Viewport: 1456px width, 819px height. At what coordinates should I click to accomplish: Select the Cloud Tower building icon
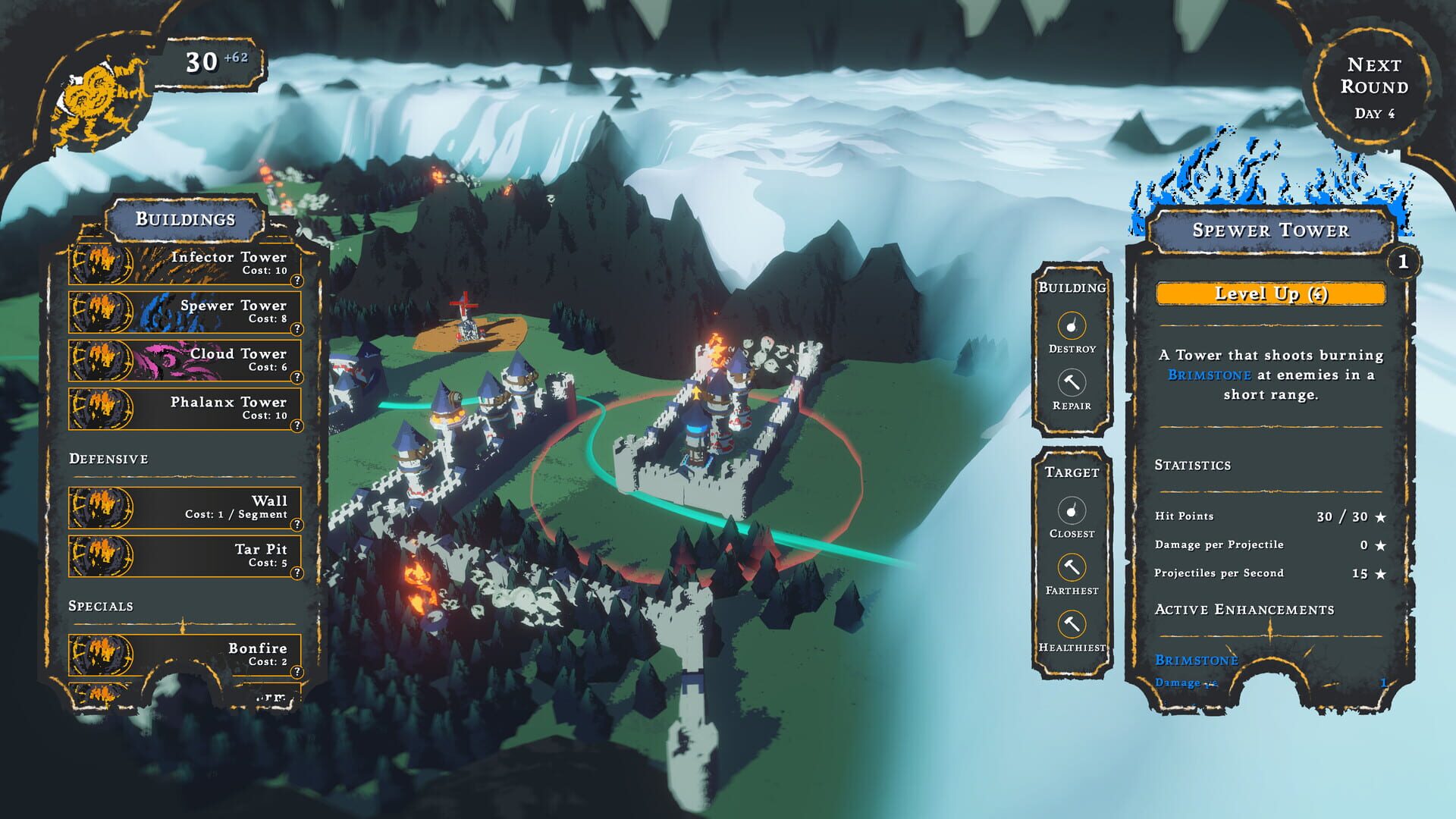point(100,360)
